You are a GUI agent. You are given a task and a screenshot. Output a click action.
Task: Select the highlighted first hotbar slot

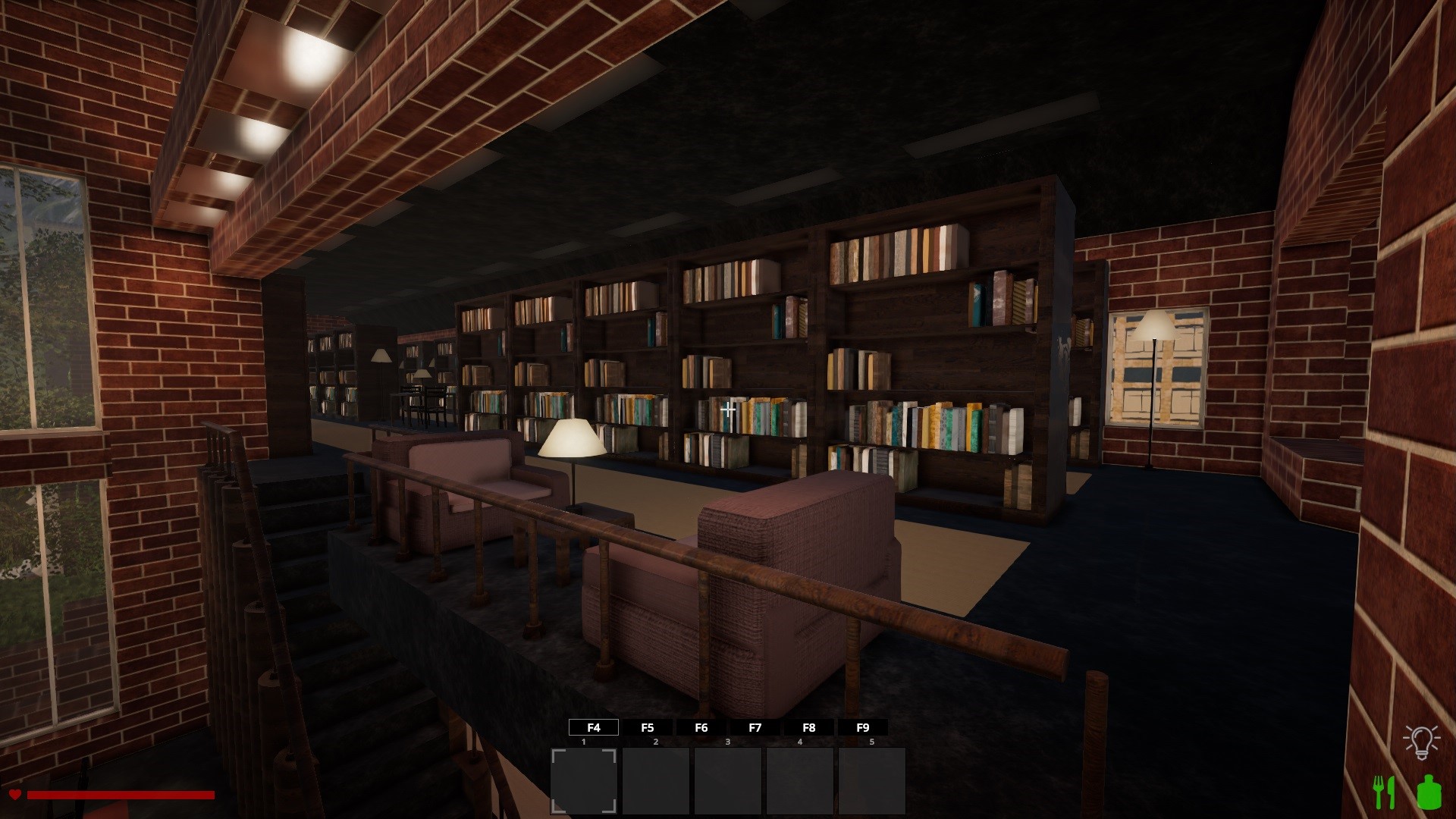[583, 780]
